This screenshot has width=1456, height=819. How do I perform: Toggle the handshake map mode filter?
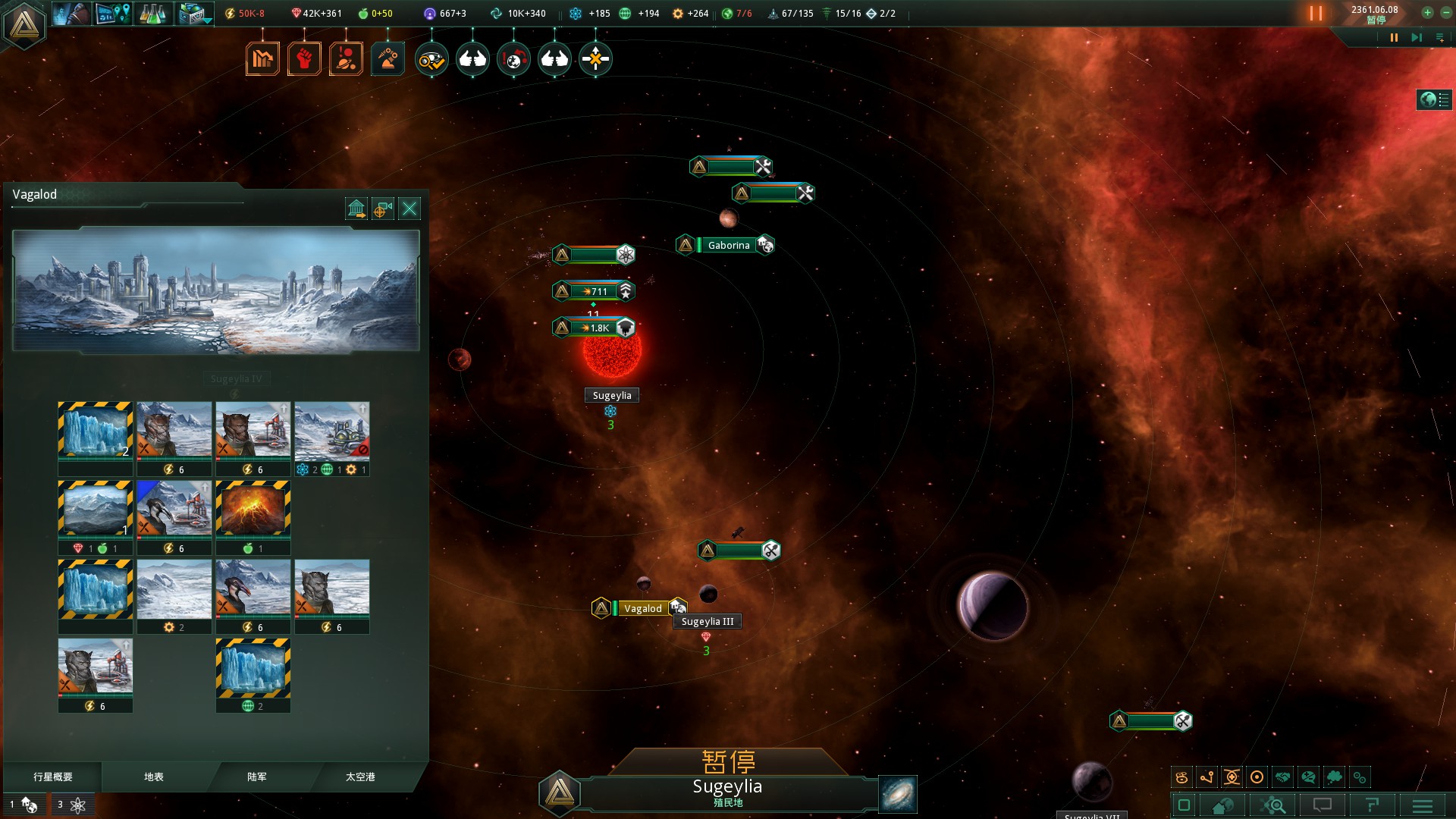pyautogui.click(x=1282, y=777)
